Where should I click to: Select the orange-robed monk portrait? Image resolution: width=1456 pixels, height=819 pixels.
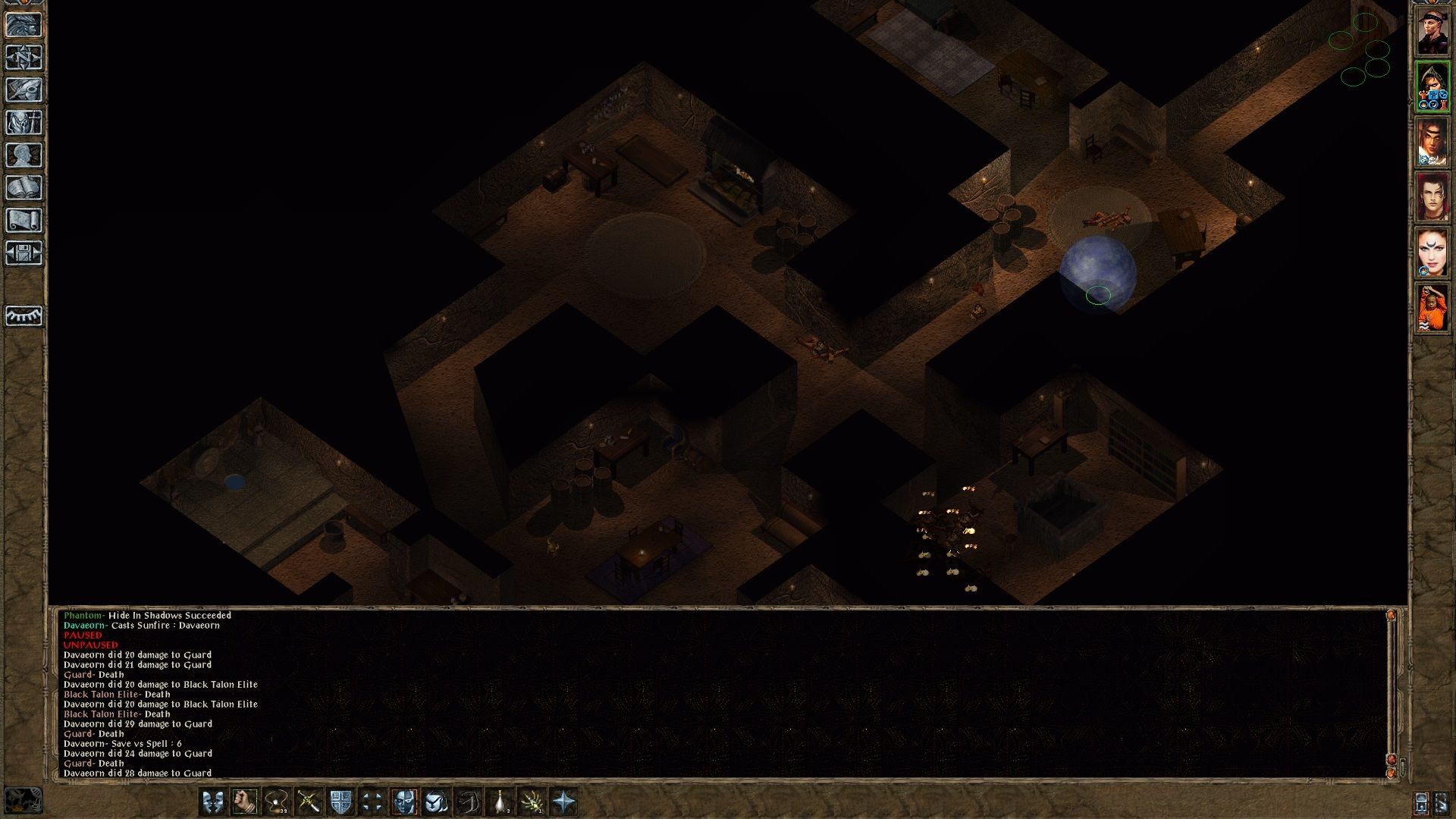click(x=1432, y=308)
